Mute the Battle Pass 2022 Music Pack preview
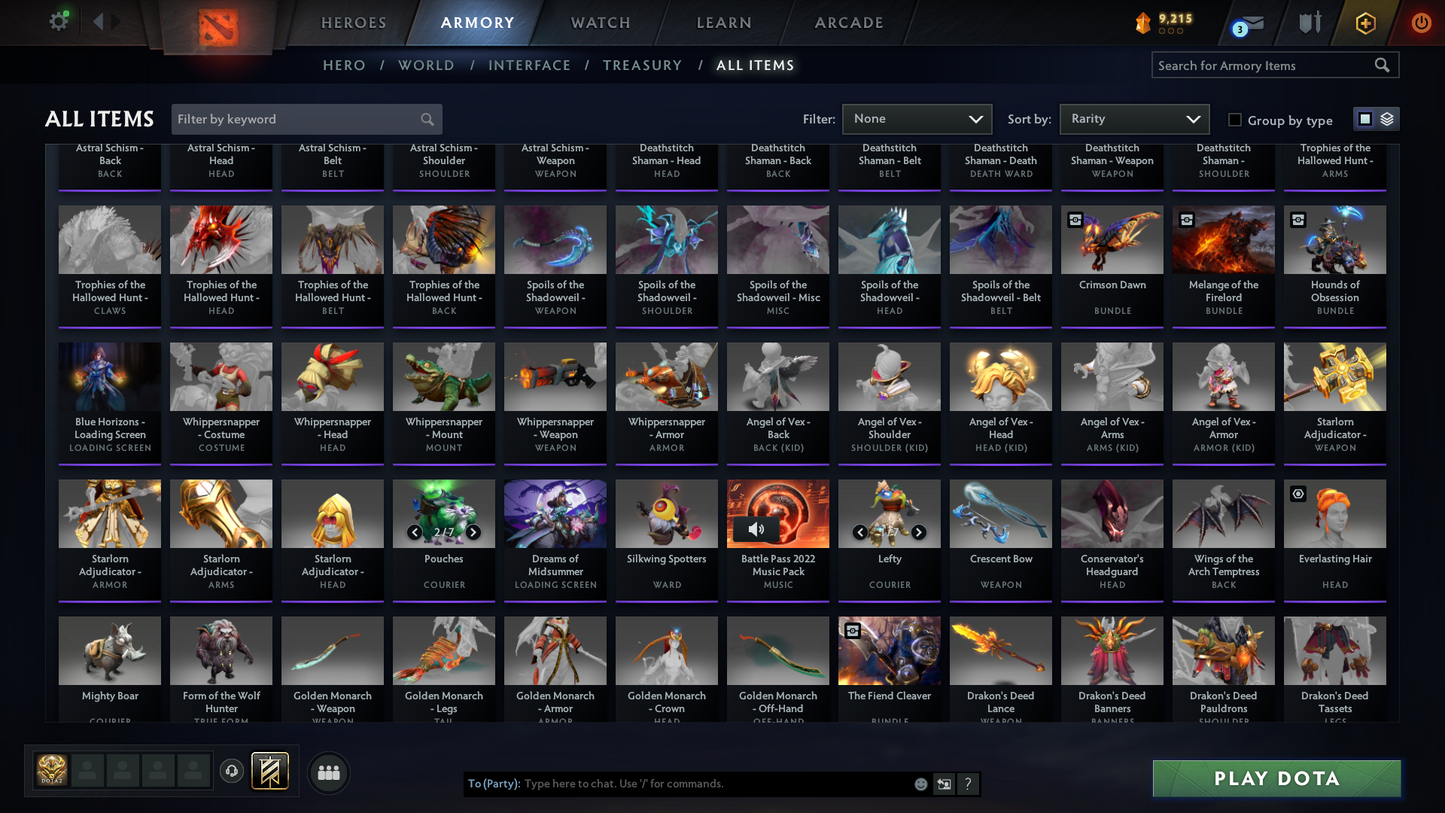The height and width of the screenshot is (813, 1445). [757, 529]
